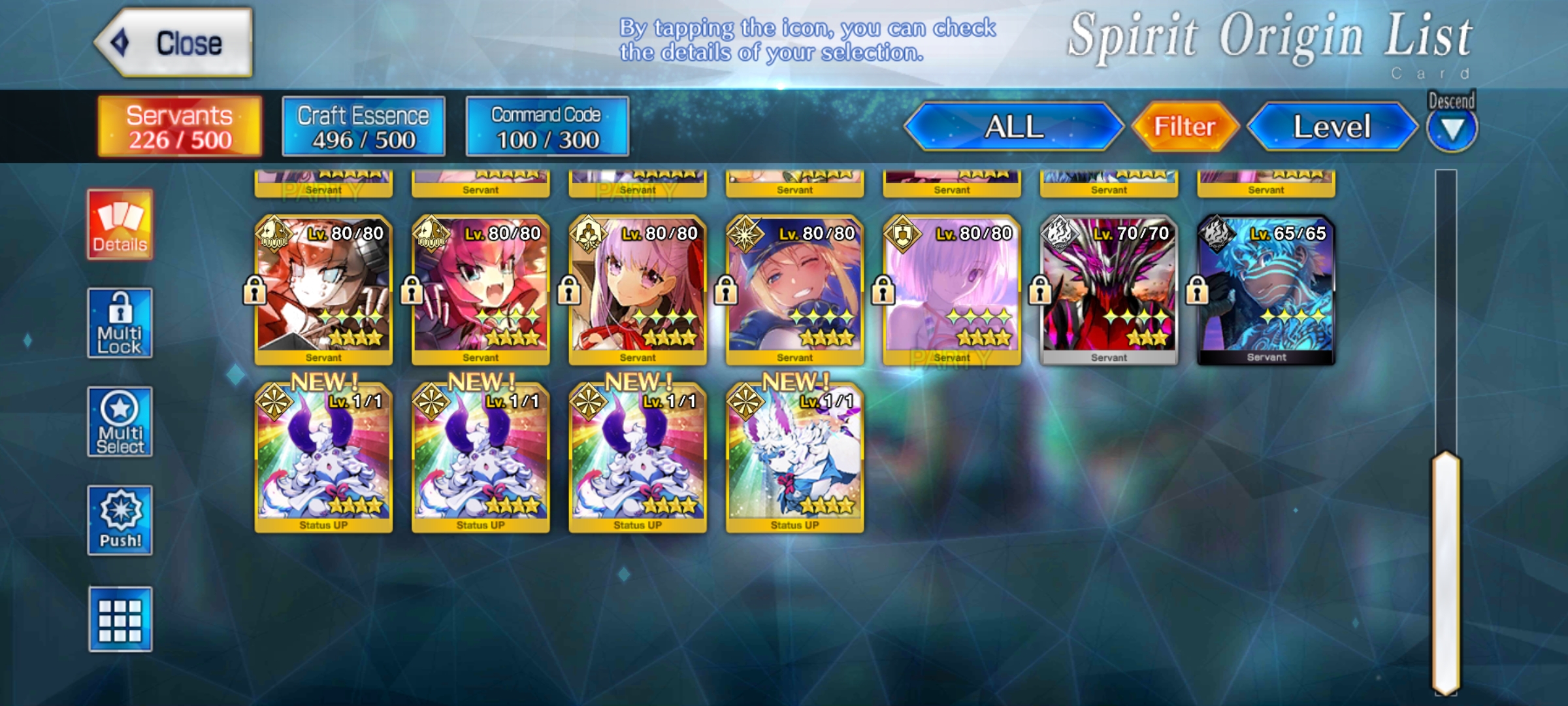
Task: Turn on Multi Select mode
Action: click(x=120, y=422)
